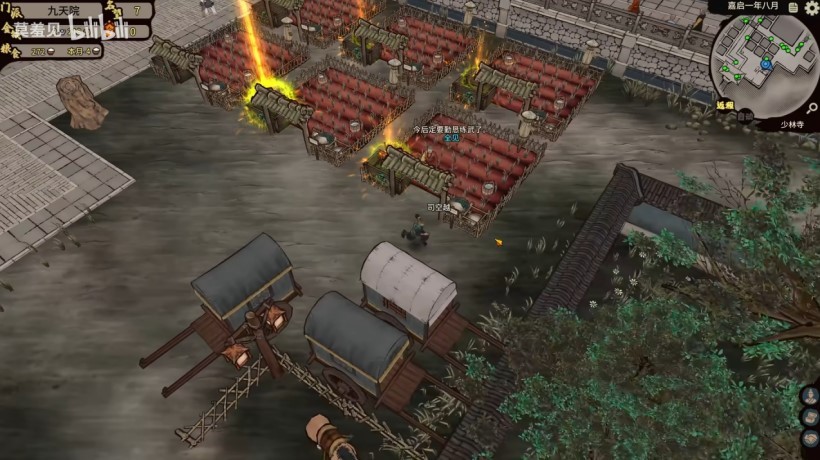The height and width of the screenshot is (460, 820).
Task: Open the character portrait icon
Action: tap(811, 395)
